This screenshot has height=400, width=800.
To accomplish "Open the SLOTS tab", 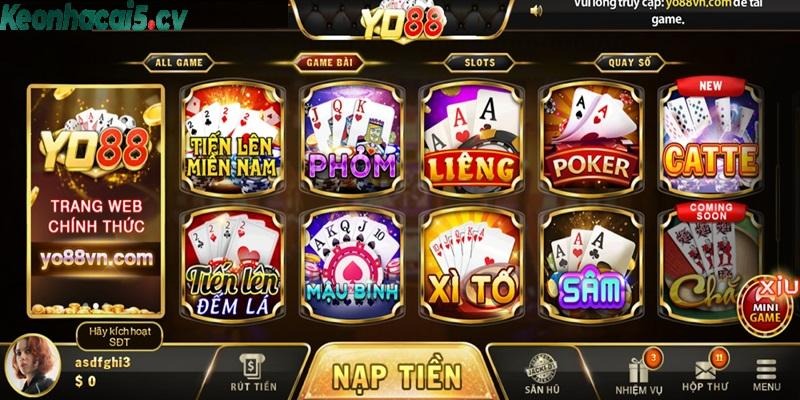I will pos(479,62).
